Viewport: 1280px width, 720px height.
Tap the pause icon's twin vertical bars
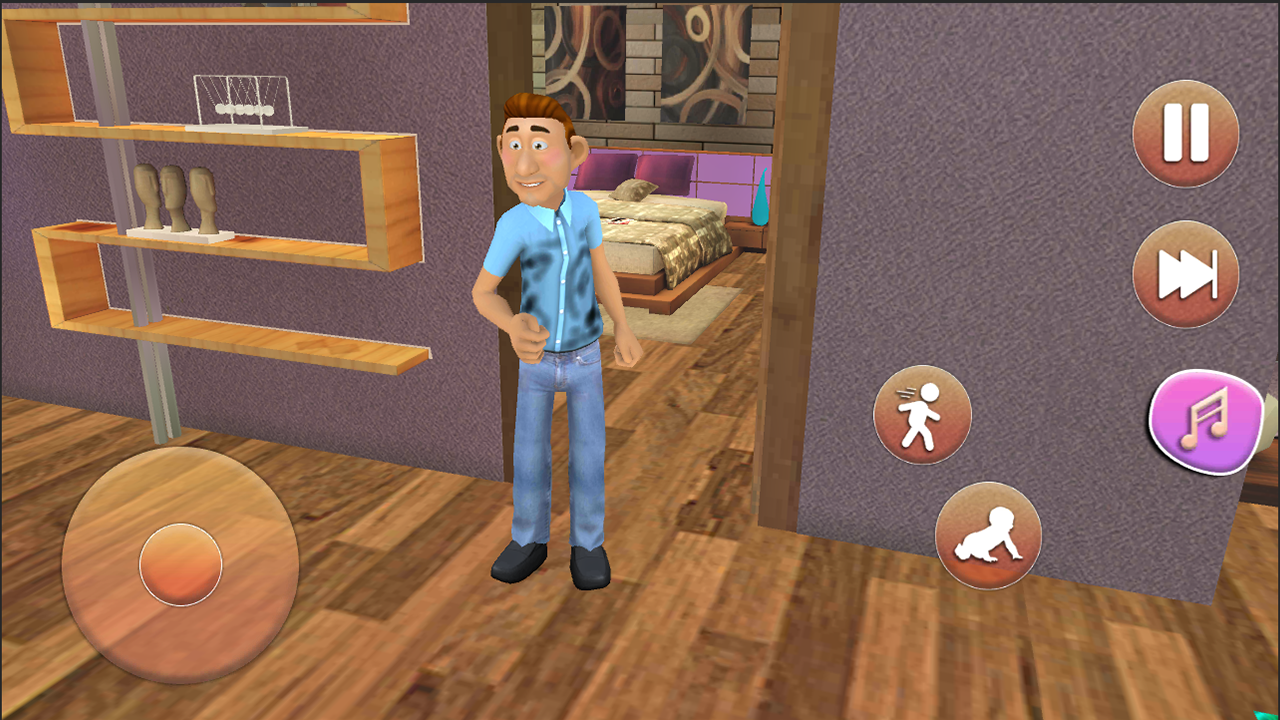point(1184,130)
